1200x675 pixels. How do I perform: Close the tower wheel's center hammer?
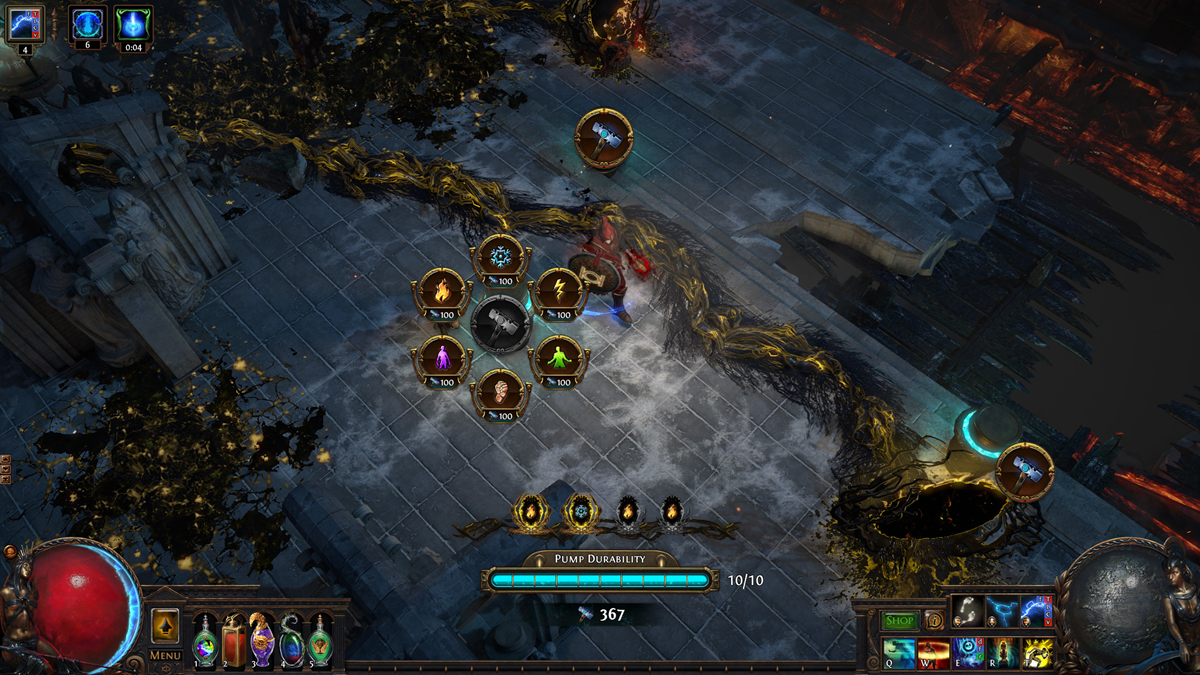tap(500, 324)
